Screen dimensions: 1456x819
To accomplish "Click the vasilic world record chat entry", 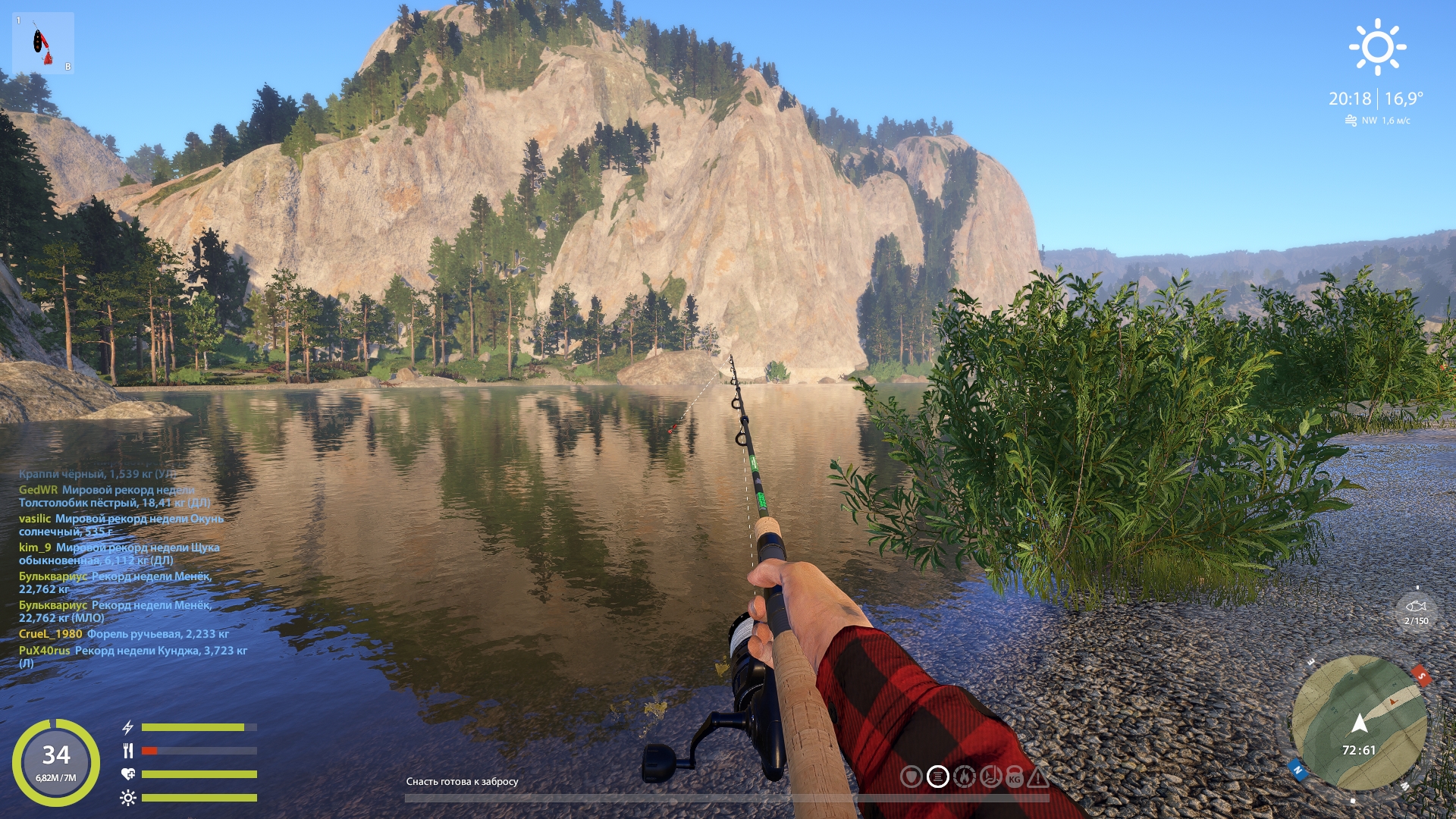I will (x=121, y=525).
